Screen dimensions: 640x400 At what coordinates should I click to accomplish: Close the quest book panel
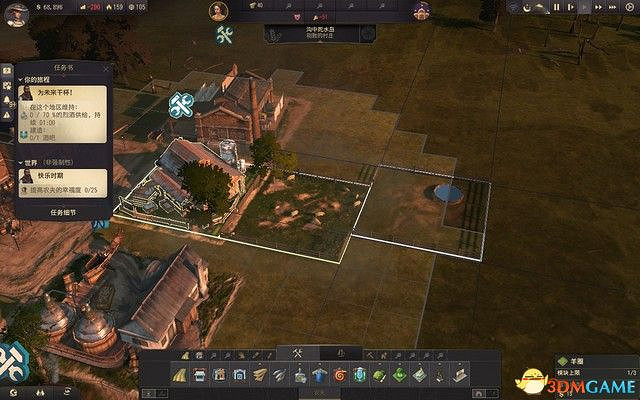(106, 68)
